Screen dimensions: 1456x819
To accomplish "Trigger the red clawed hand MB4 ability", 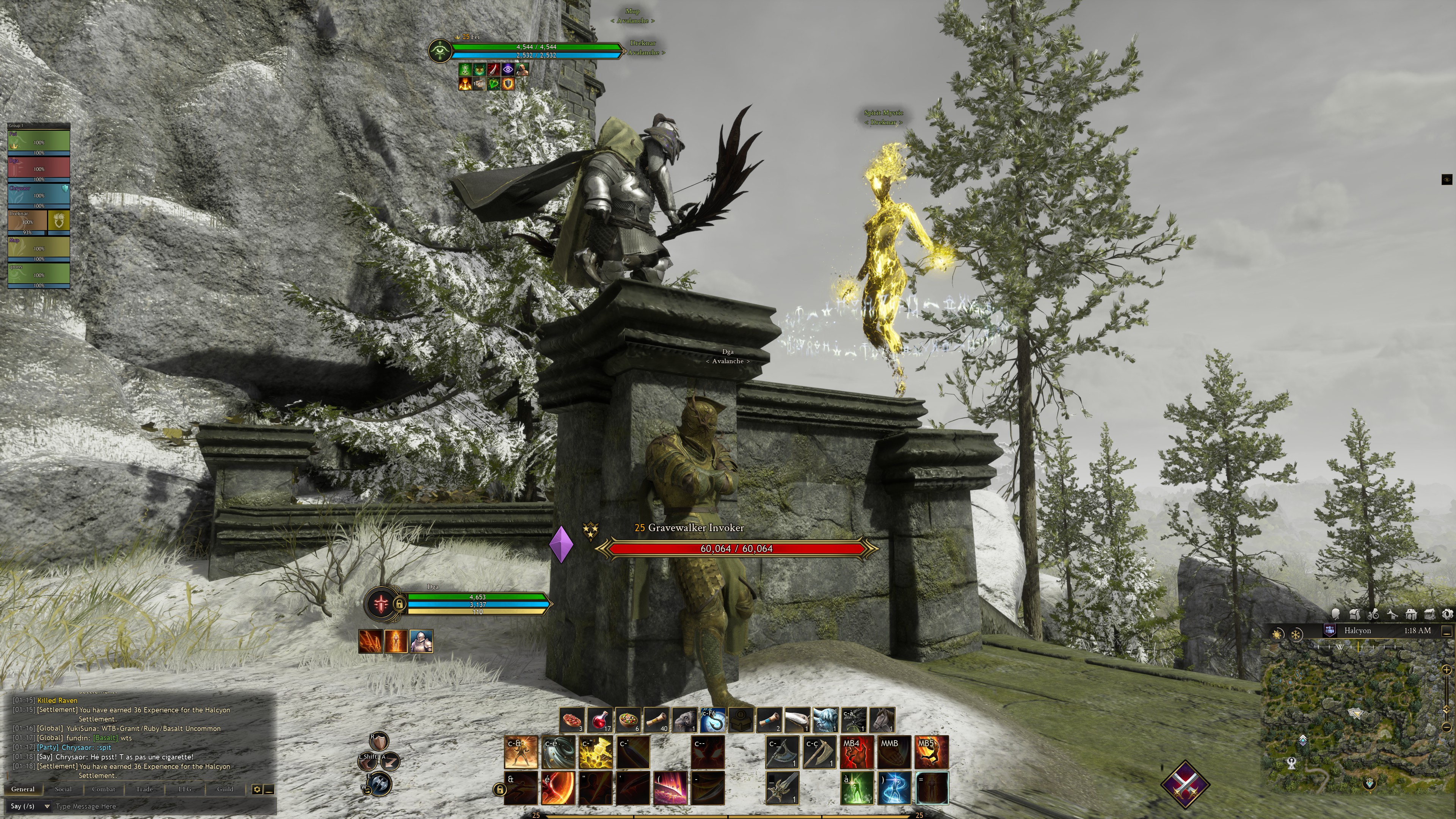I will point(856,752).
